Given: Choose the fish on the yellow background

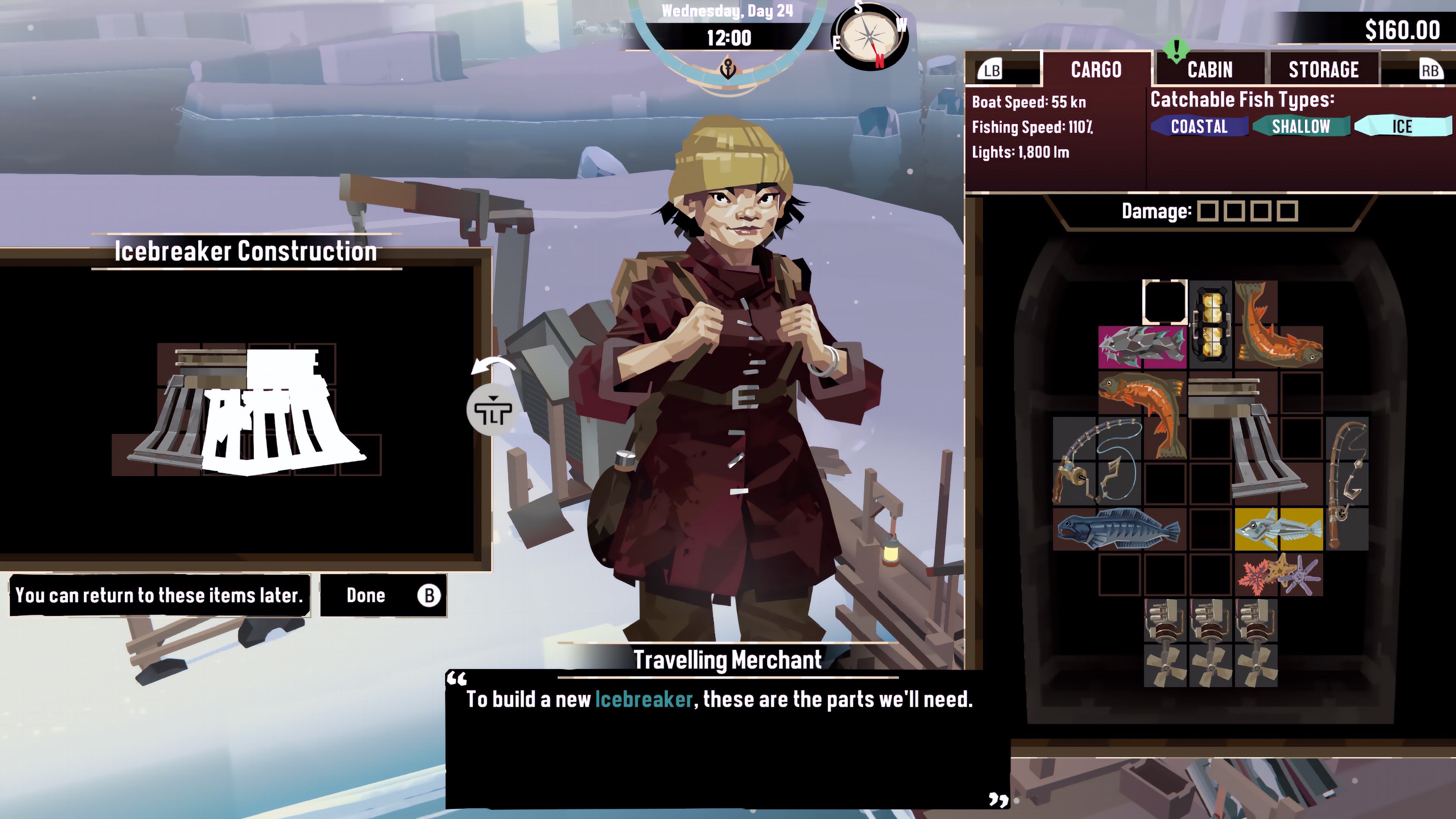Looking at the screenshot, I should click(1279, 529).
